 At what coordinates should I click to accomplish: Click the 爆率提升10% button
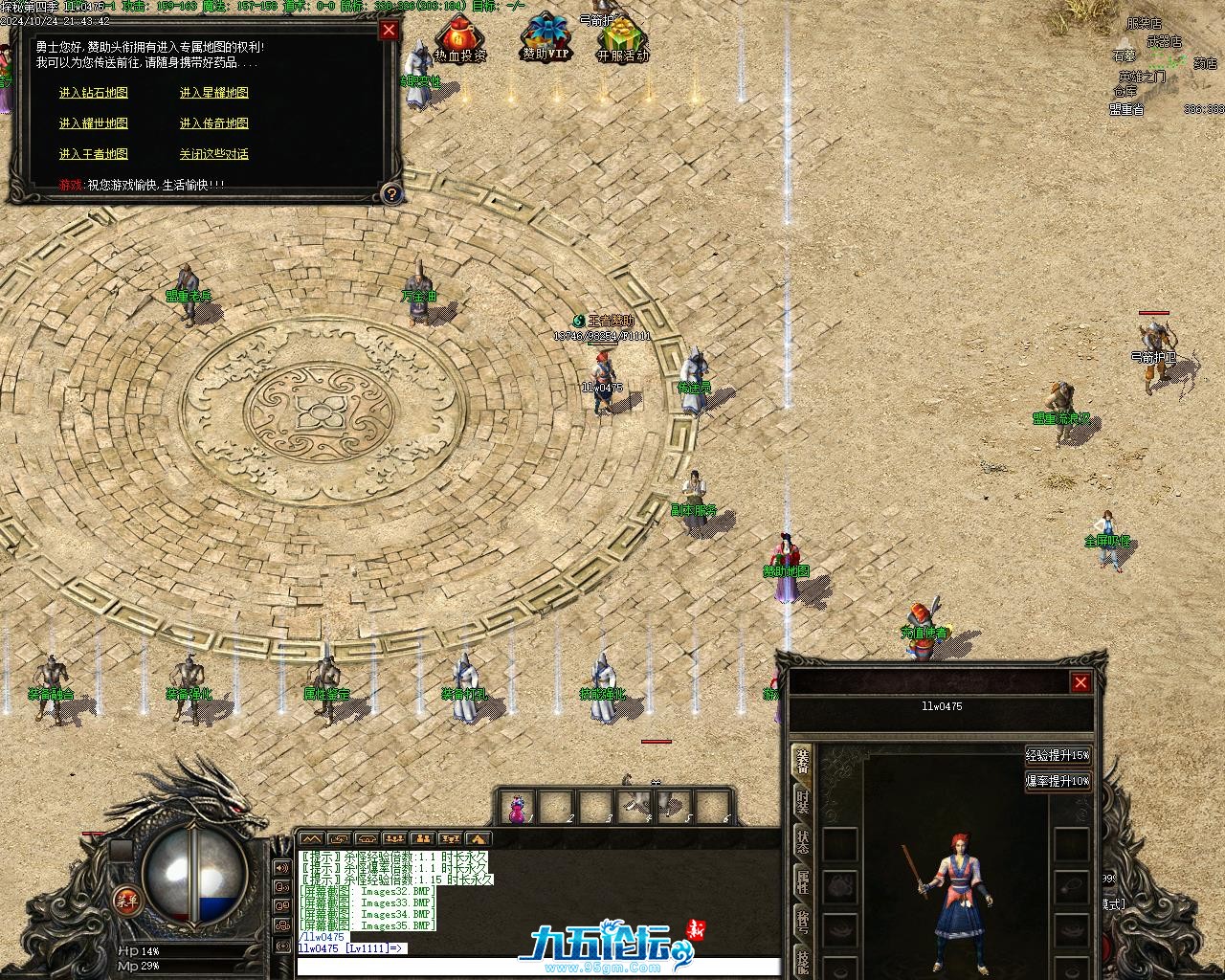[x=1058, y=781]
